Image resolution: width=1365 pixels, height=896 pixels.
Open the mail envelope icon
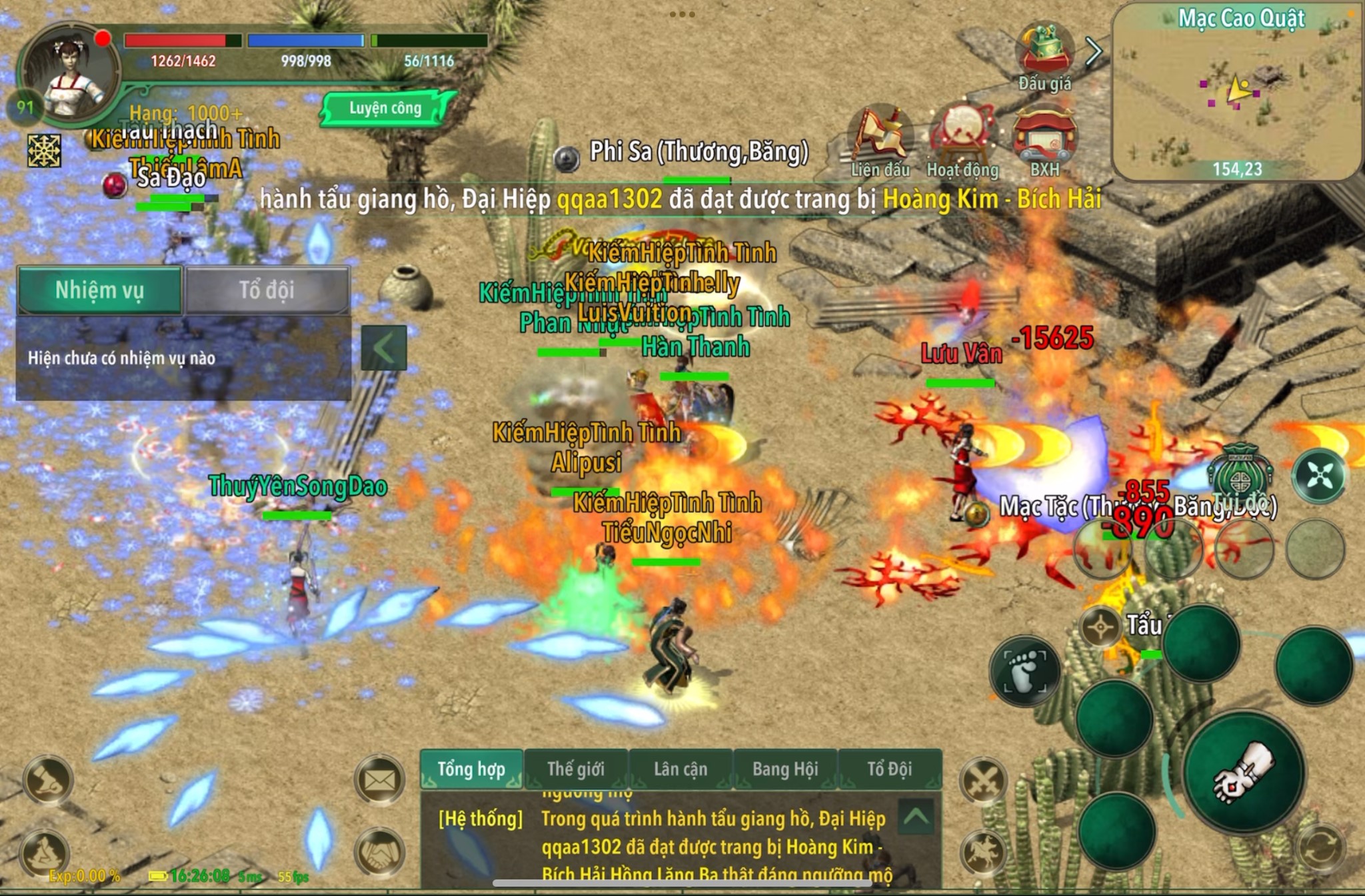[x=379, y=779]
